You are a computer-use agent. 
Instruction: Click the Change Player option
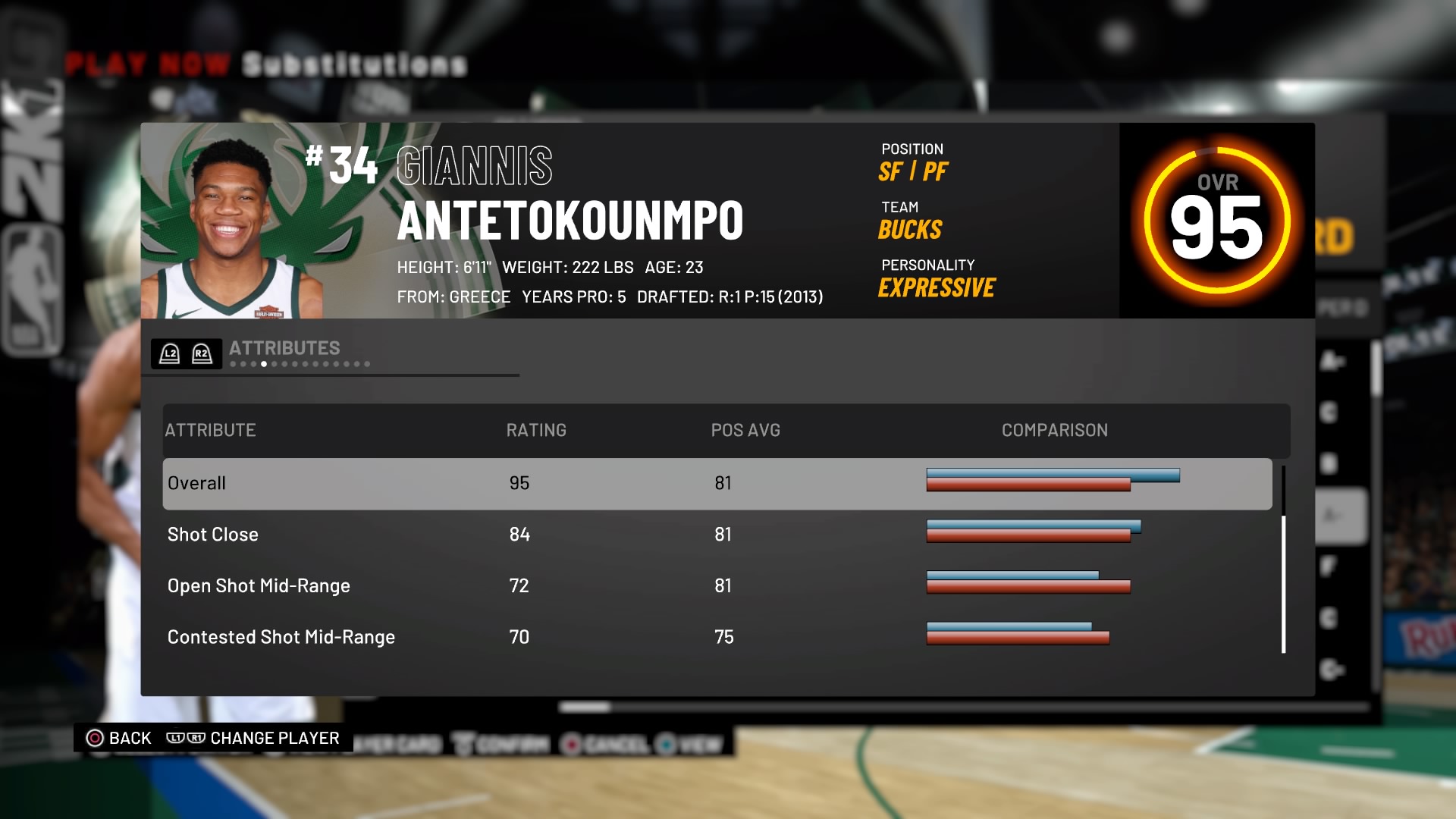point(253,738)
